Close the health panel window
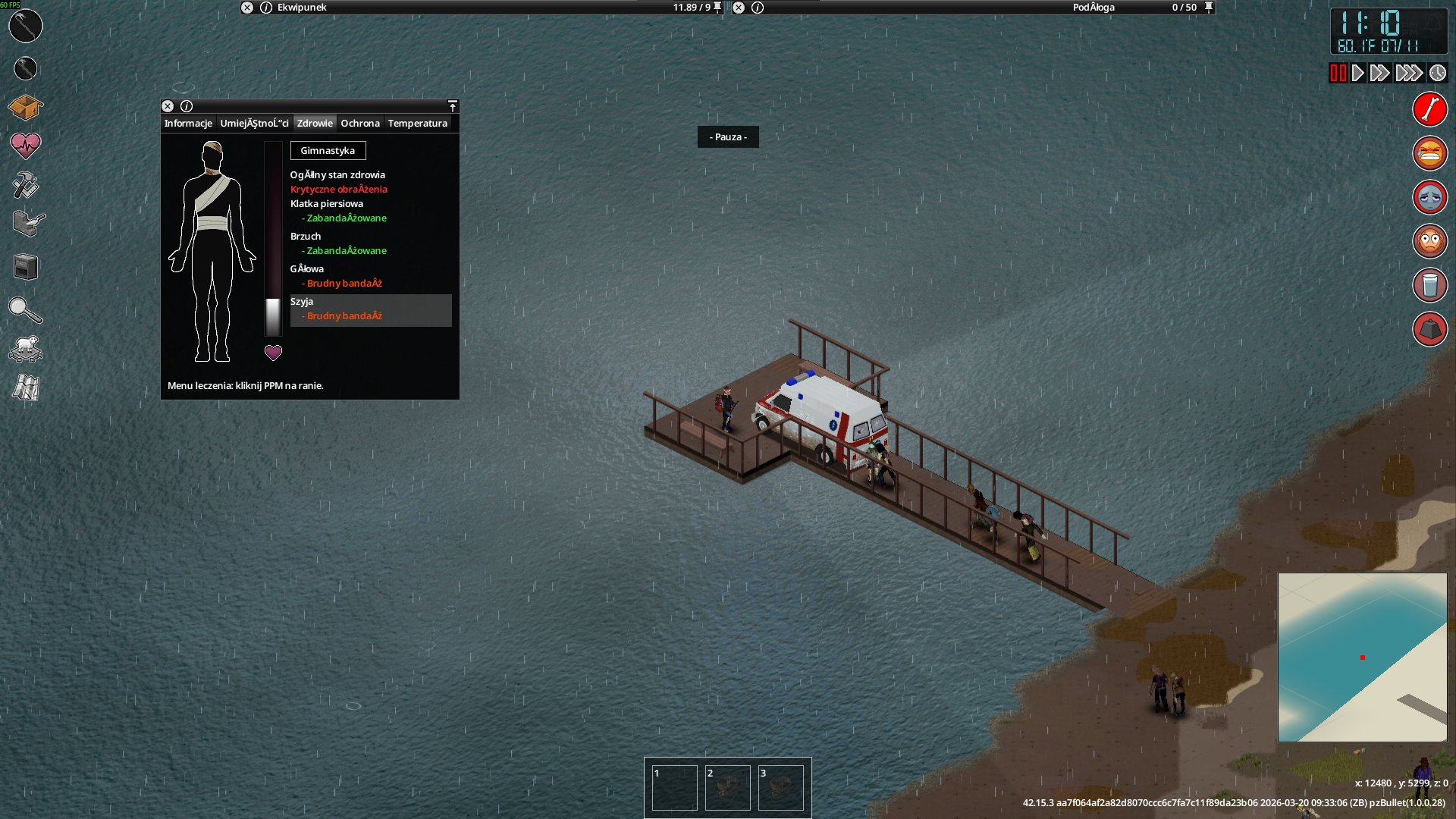The height and width of the screenshot is (819, 1456). point(168,107)
